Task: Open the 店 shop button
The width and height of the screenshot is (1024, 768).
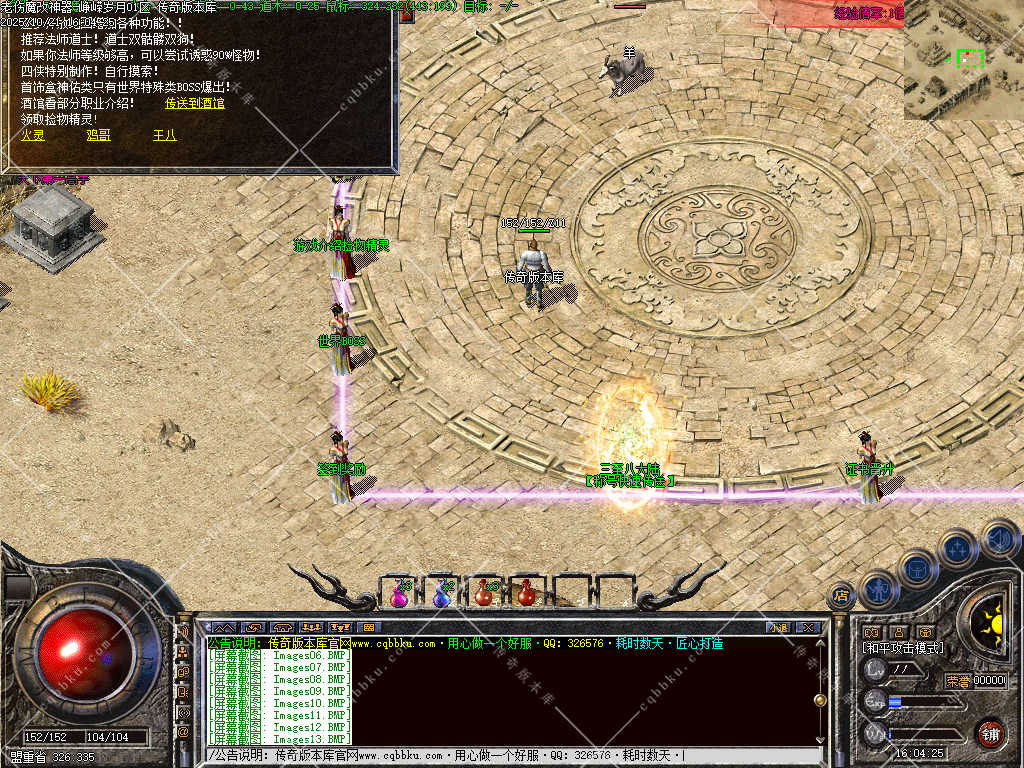Action: tap(841, 596)
